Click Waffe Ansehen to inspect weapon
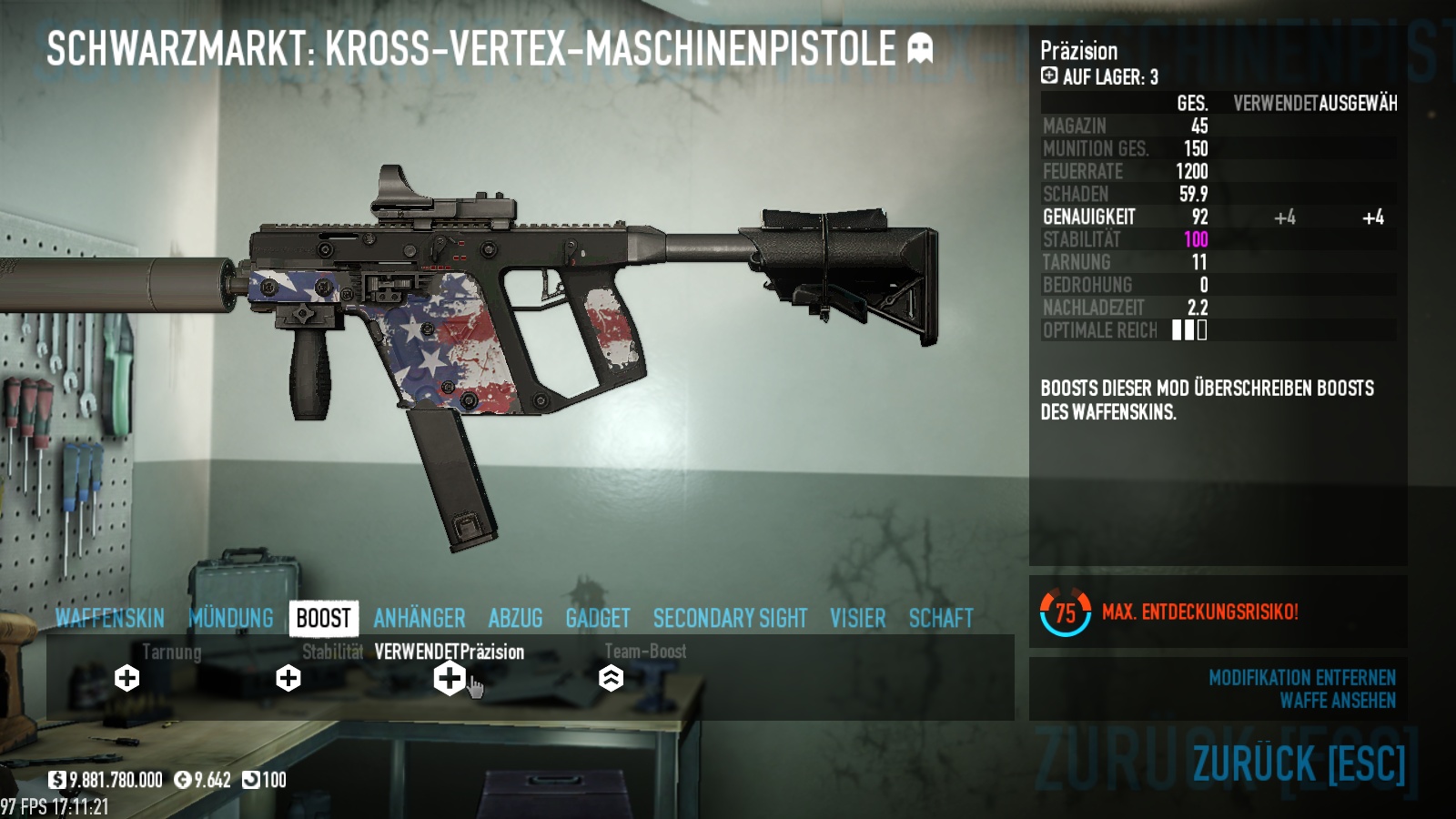 1337,701
